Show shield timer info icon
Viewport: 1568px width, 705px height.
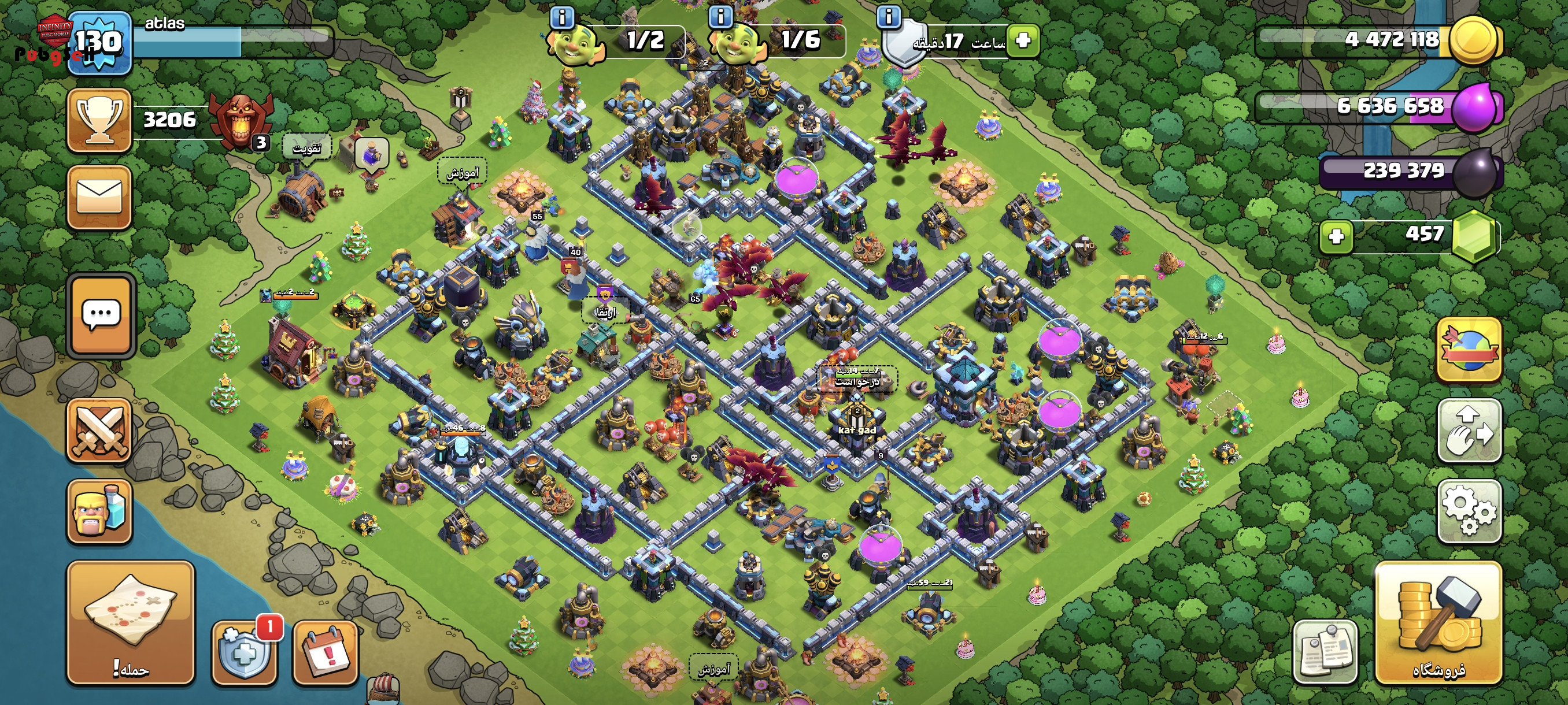point(888,16)
